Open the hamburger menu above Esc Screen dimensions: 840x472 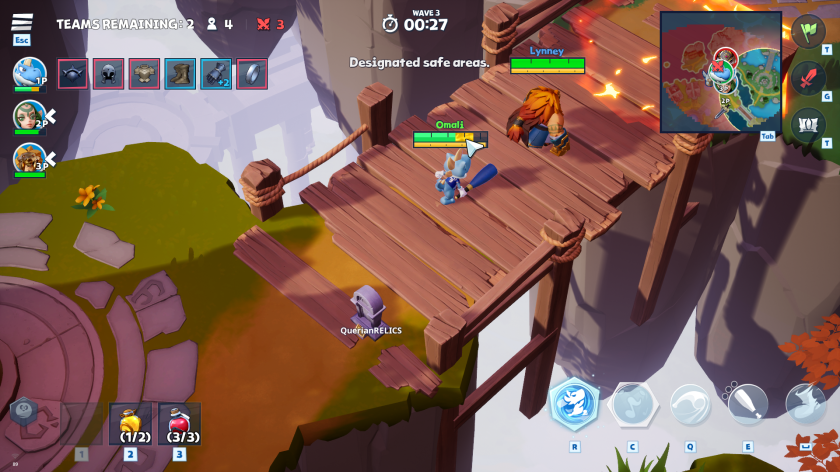coord(22,23)
